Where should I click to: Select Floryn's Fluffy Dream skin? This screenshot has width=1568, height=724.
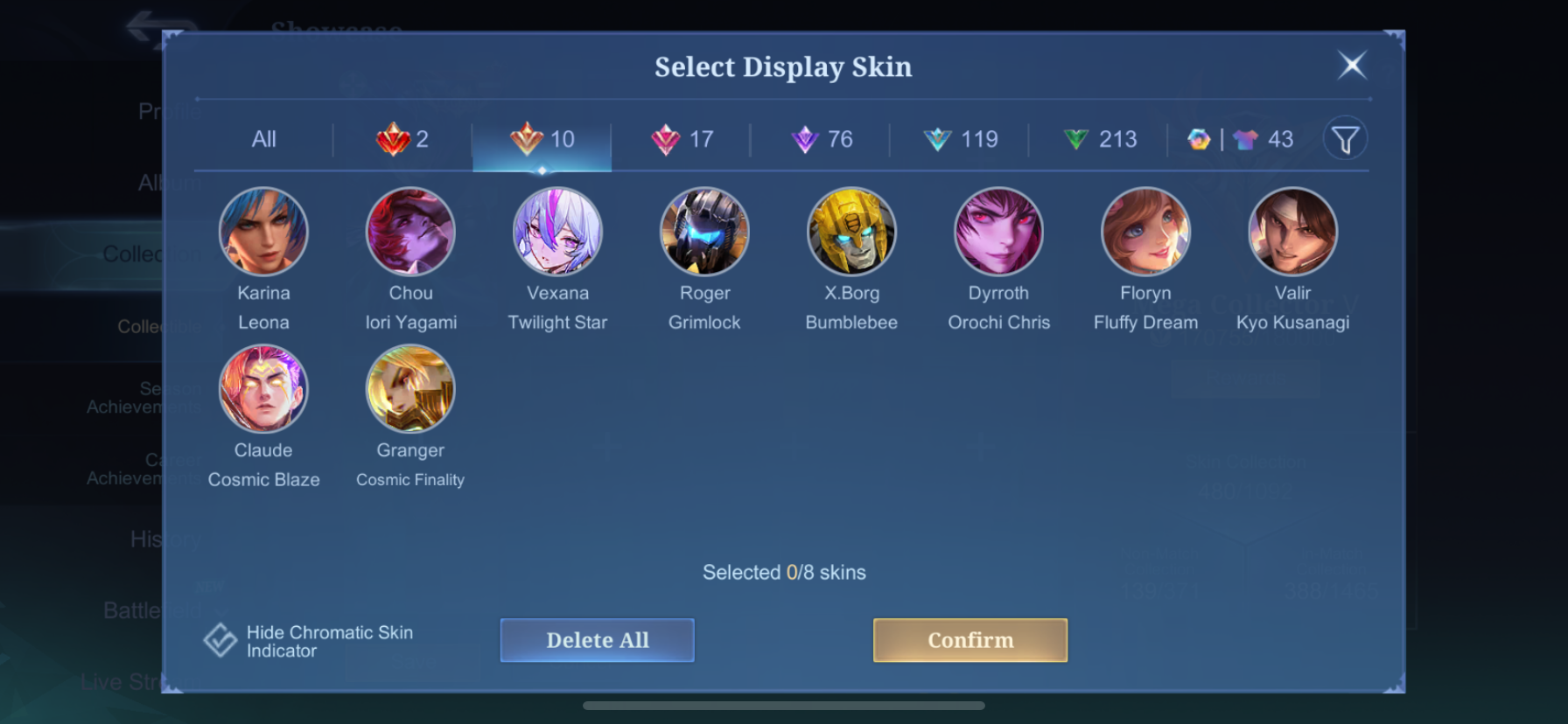1145,232
